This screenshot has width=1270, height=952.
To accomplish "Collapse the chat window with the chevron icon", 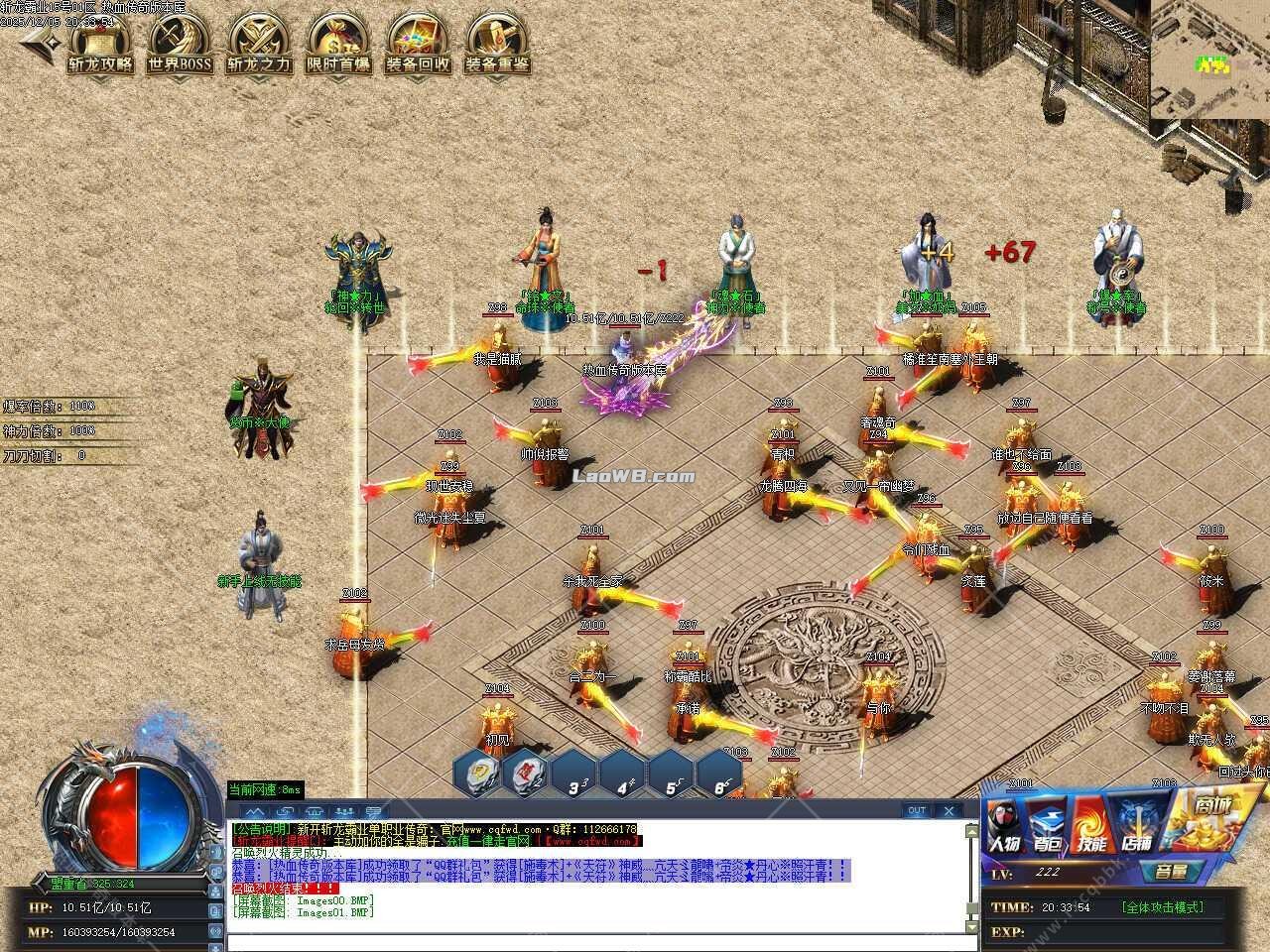I will [254, 809].
